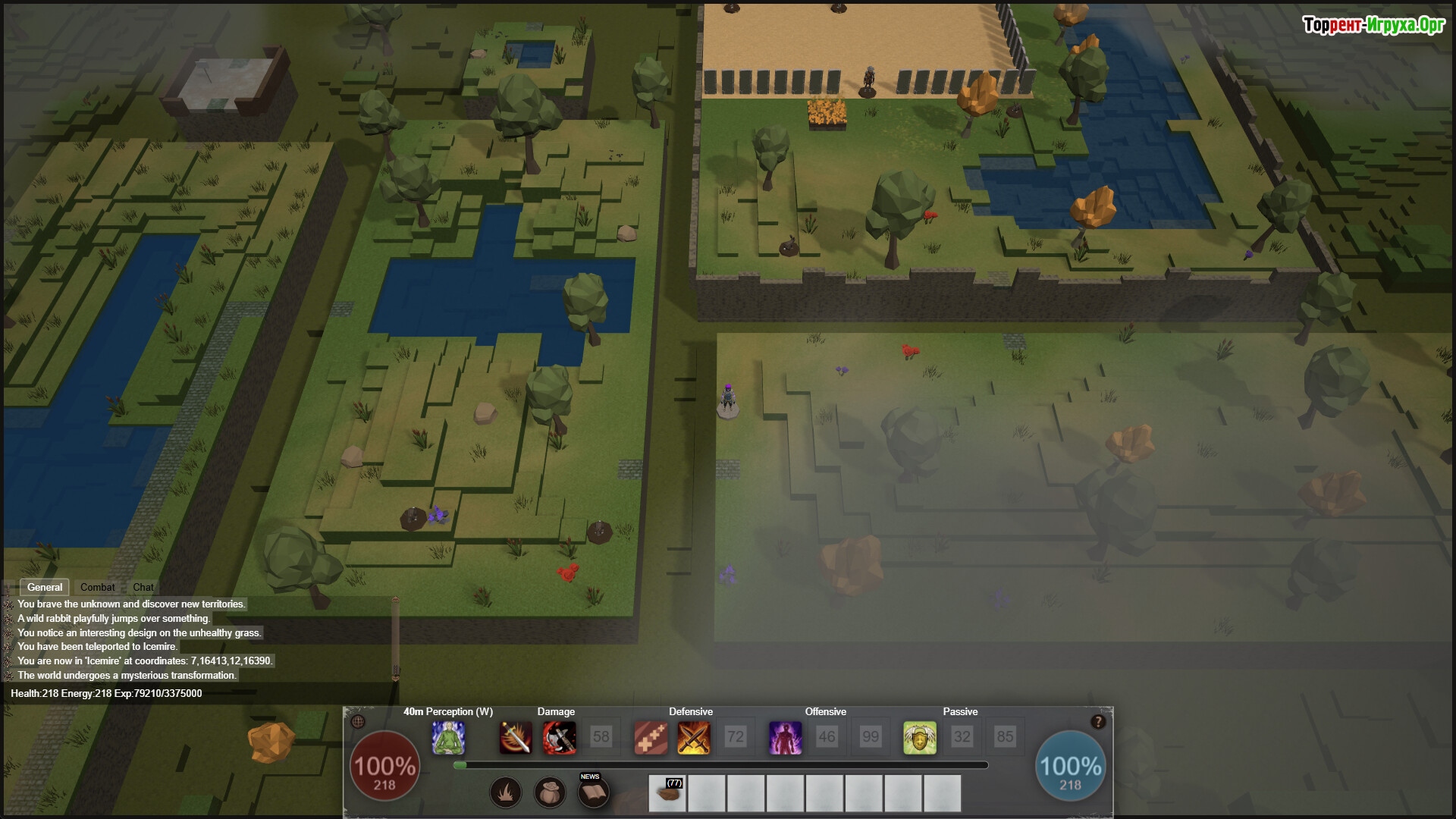Click the globe icon on the skill bar
The height and width of the screenshot is (819, 1456).
click(359, 721)
